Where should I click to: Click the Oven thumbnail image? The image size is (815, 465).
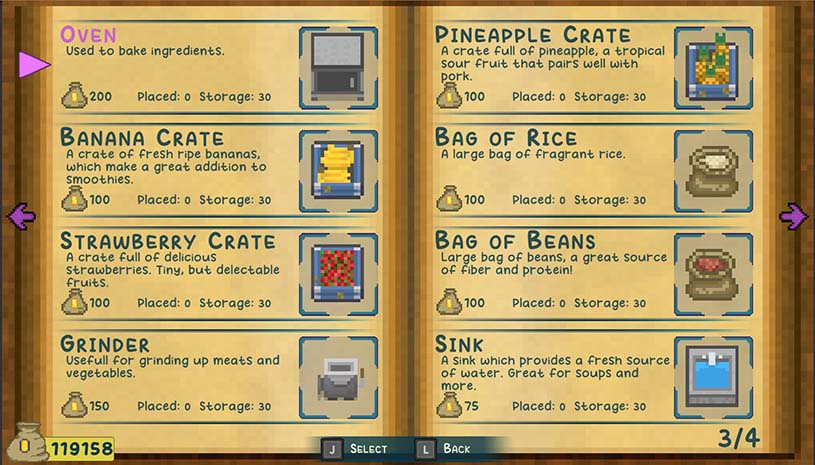(339, 66)
